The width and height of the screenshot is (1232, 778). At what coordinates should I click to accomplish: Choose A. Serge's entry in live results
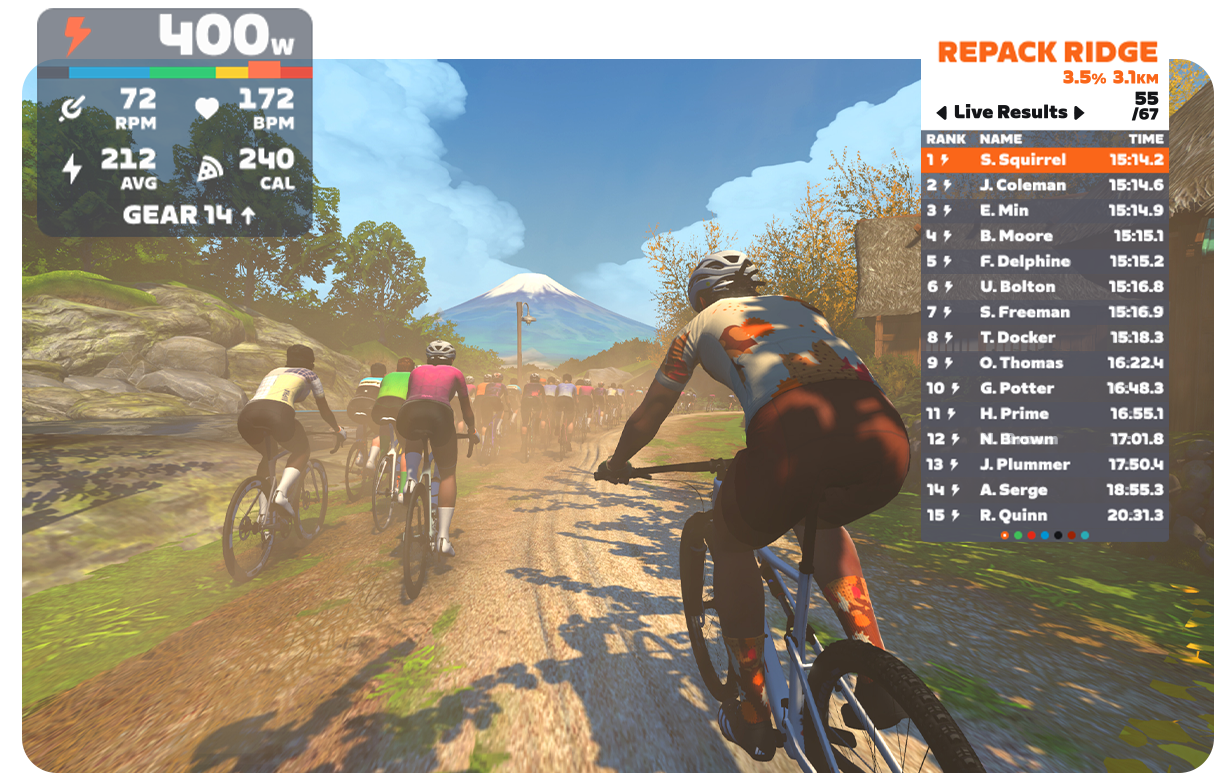pos(1044,490)
